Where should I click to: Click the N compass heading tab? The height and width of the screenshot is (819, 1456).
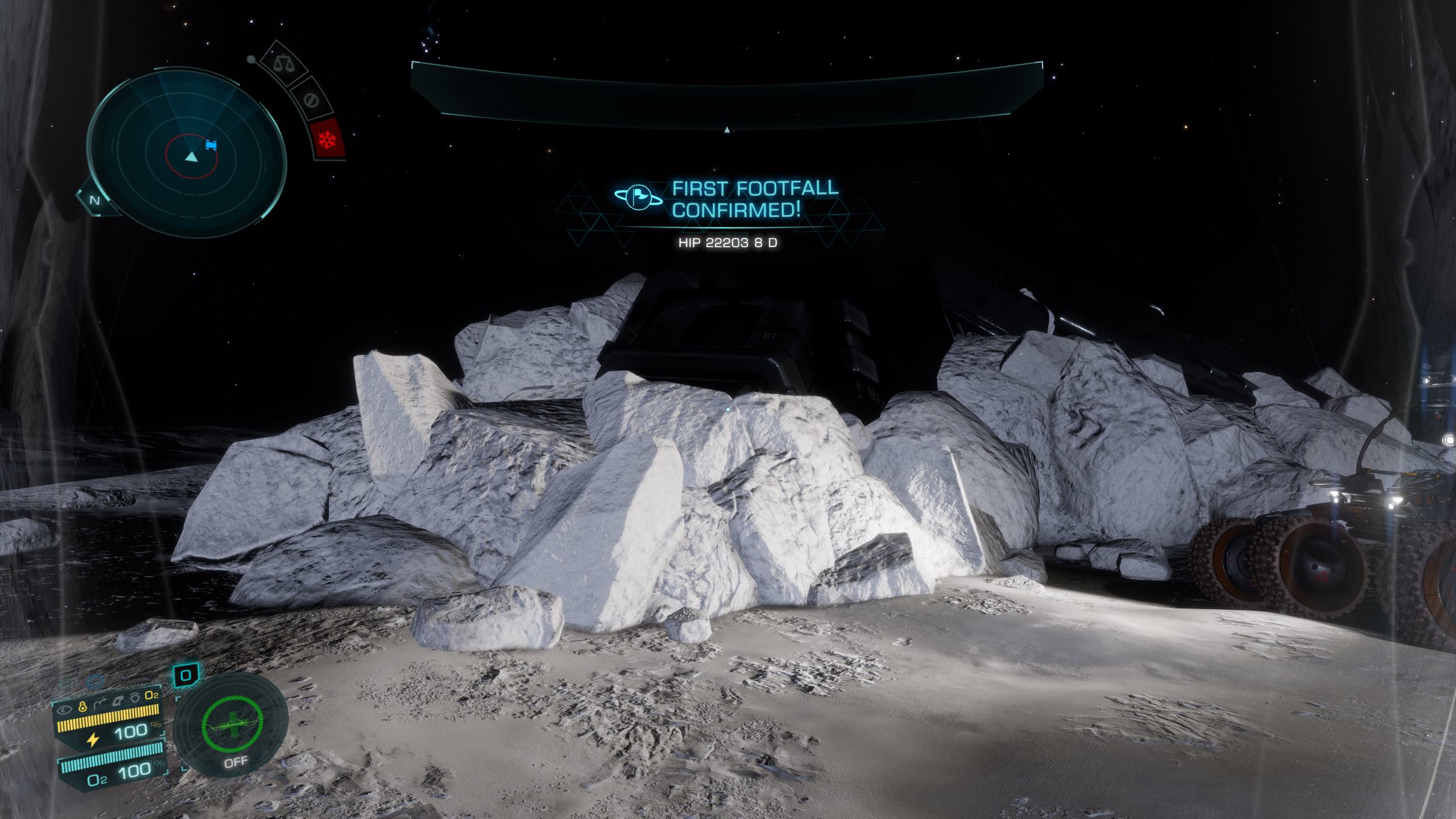(x=95, y=200)
